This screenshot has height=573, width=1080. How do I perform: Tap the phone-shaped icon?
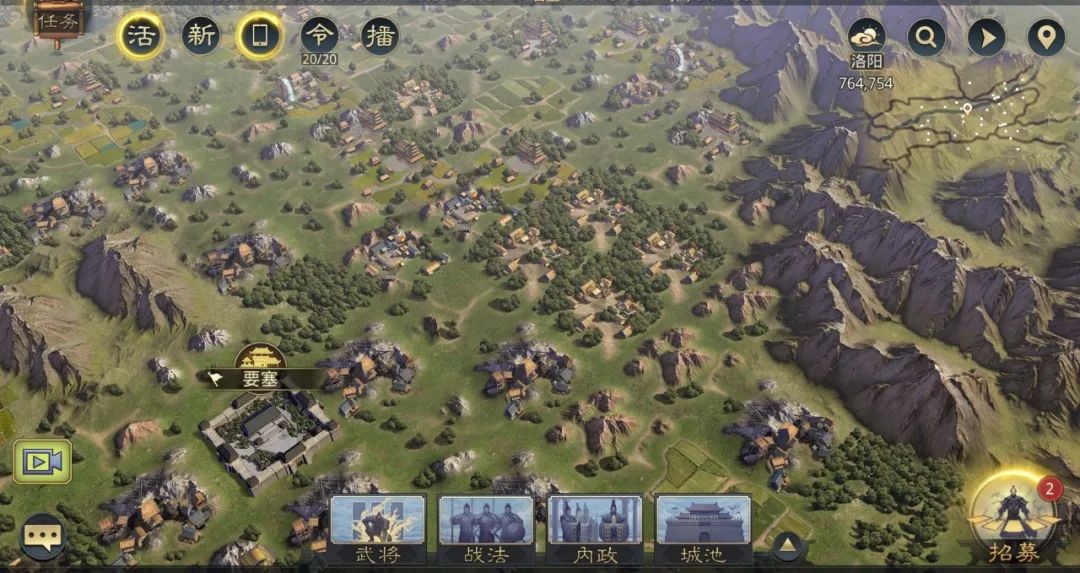(260, 37)
